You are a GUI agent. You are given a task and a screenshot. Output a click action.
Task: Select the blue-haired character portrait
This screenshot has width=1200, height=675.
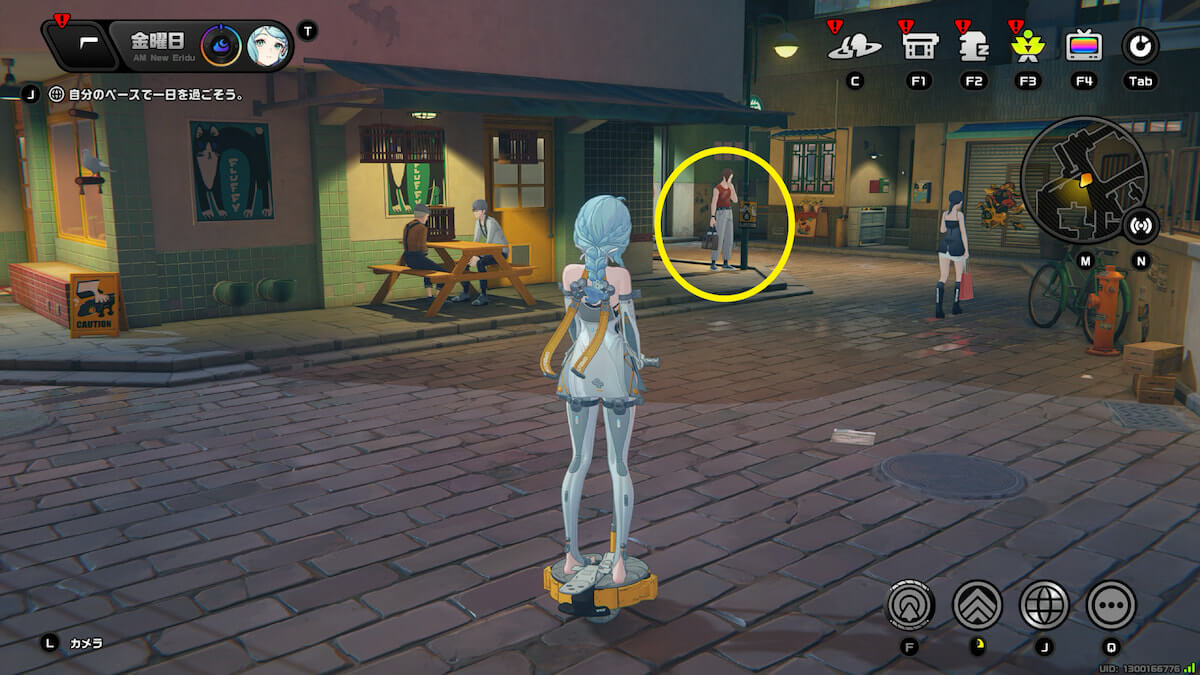pos(268,45)
